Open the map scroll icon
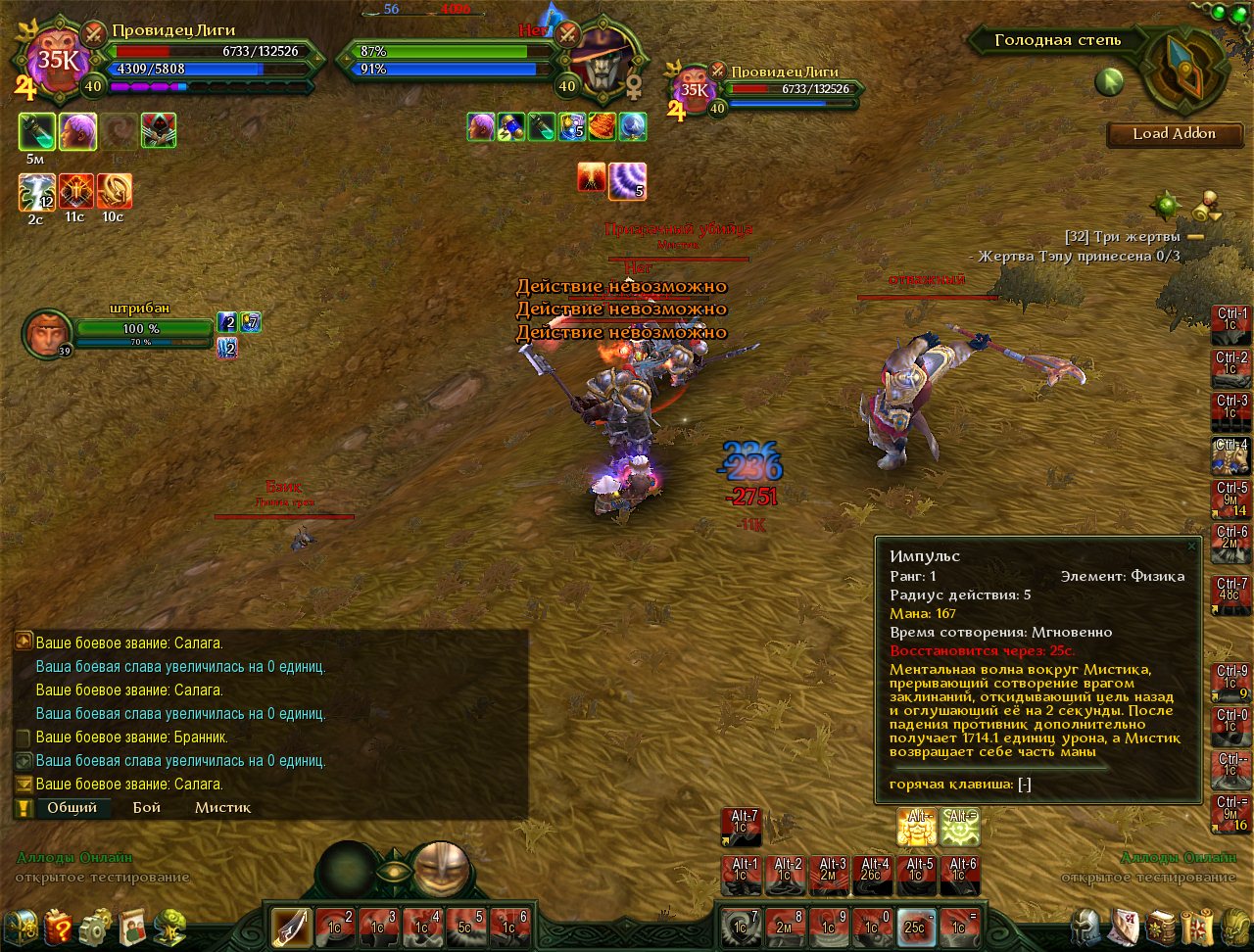The width and height of the screenshot is (1254, 952). point(1197,926)
